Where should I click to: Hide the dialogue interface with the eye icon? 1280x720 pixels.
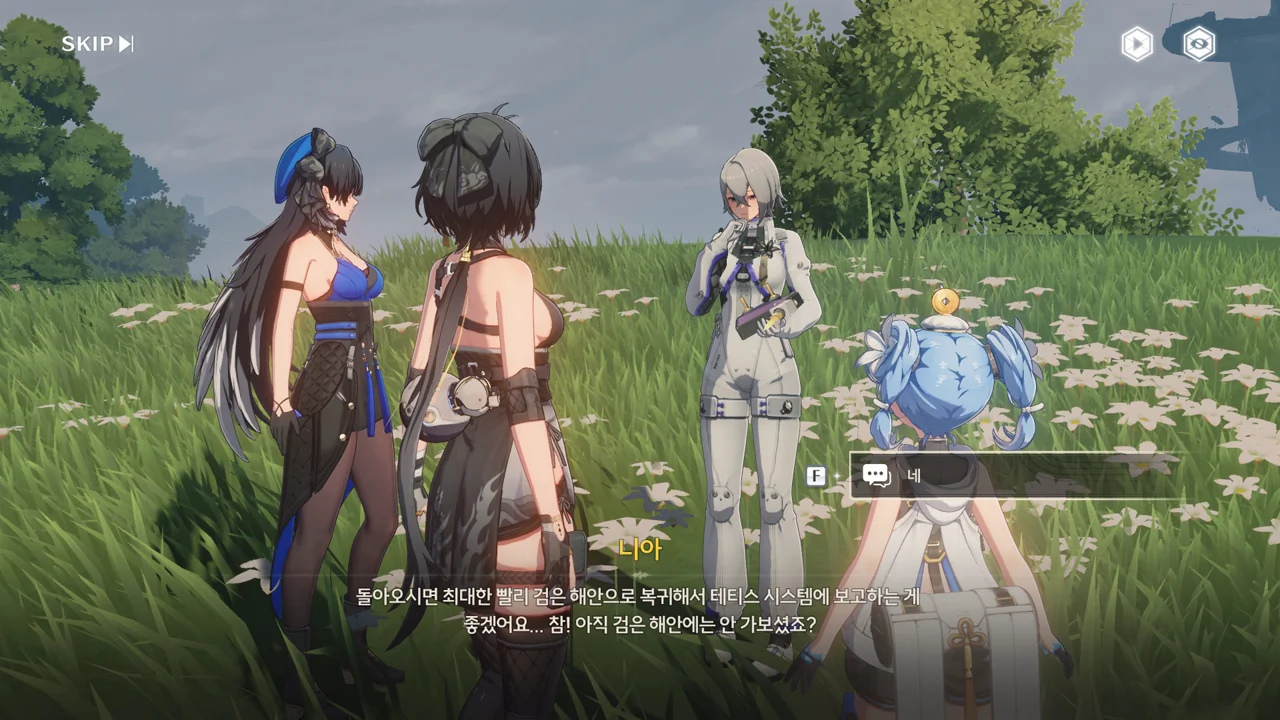point(1198,44)
